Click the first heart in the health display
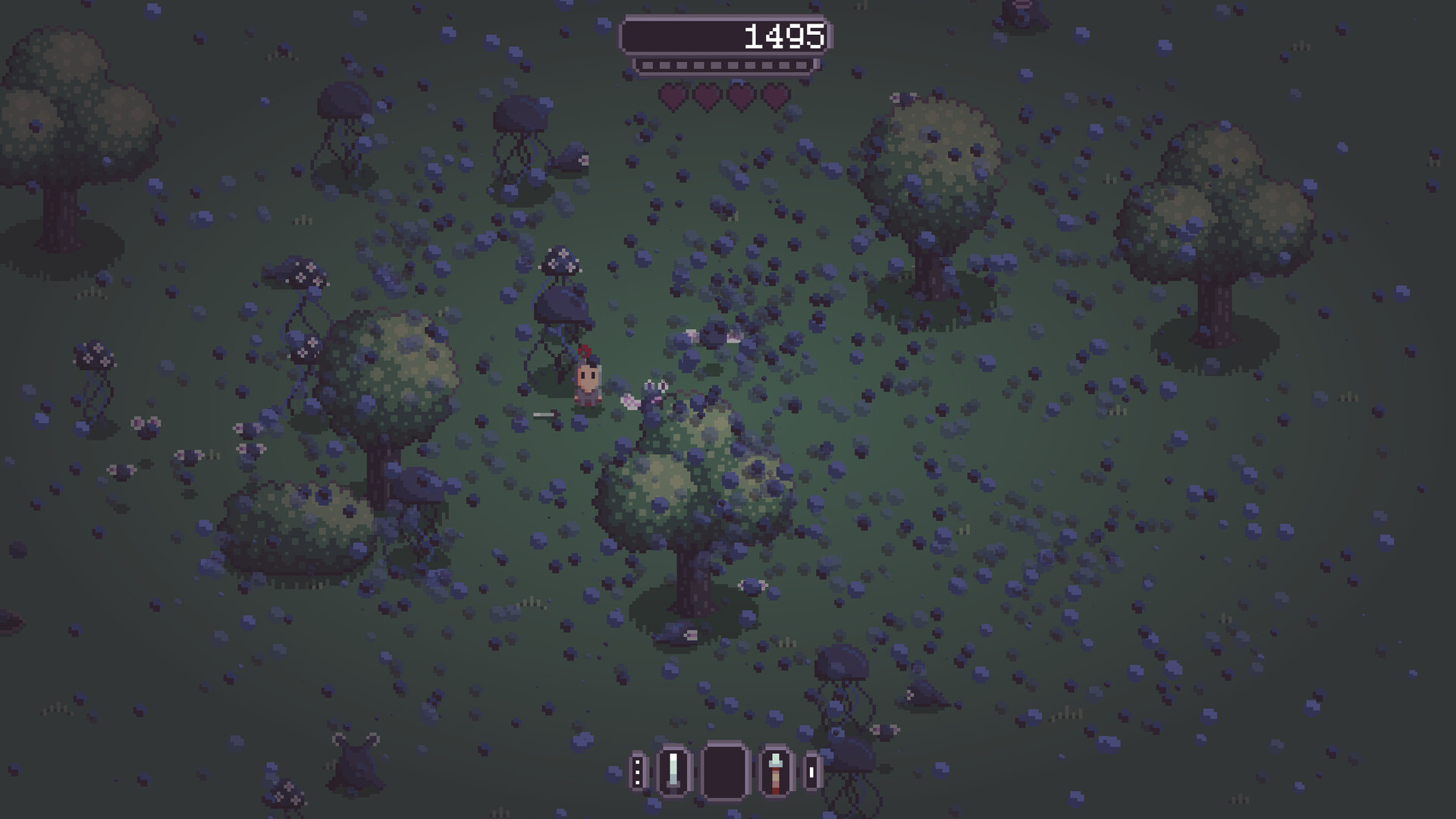 pos(672,98)
